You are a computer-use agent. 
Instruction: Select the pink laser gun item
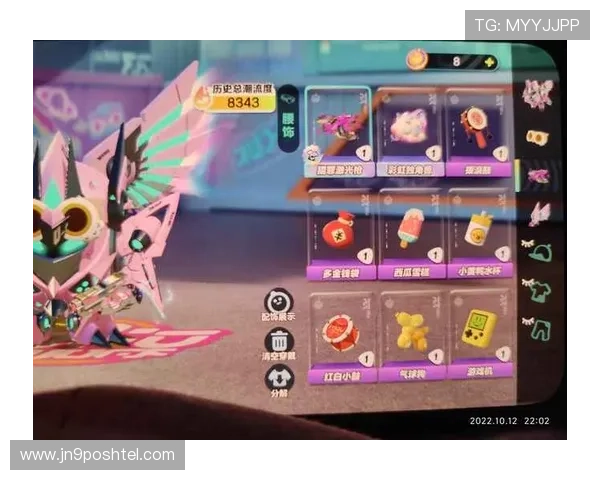pyautogui.click(x=338, y=128)
